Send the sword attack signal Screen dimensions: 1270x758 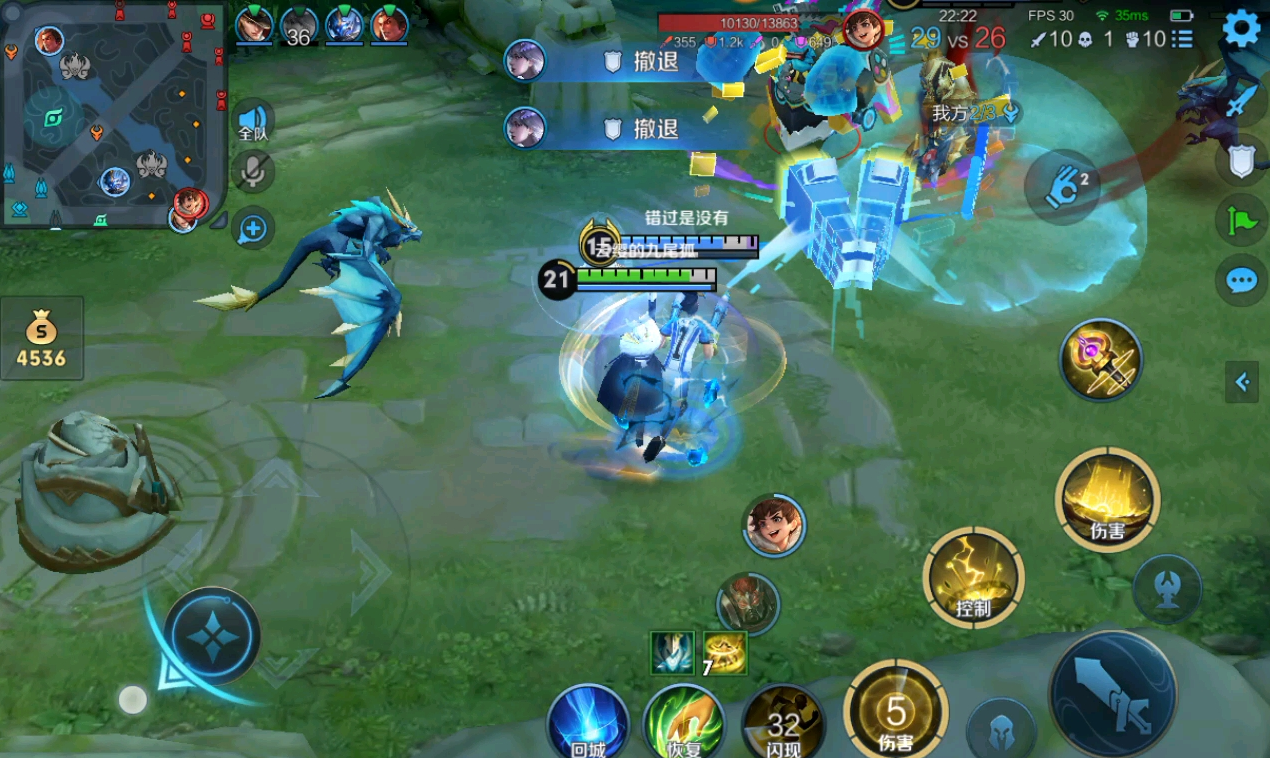[x=1241, y=100]
